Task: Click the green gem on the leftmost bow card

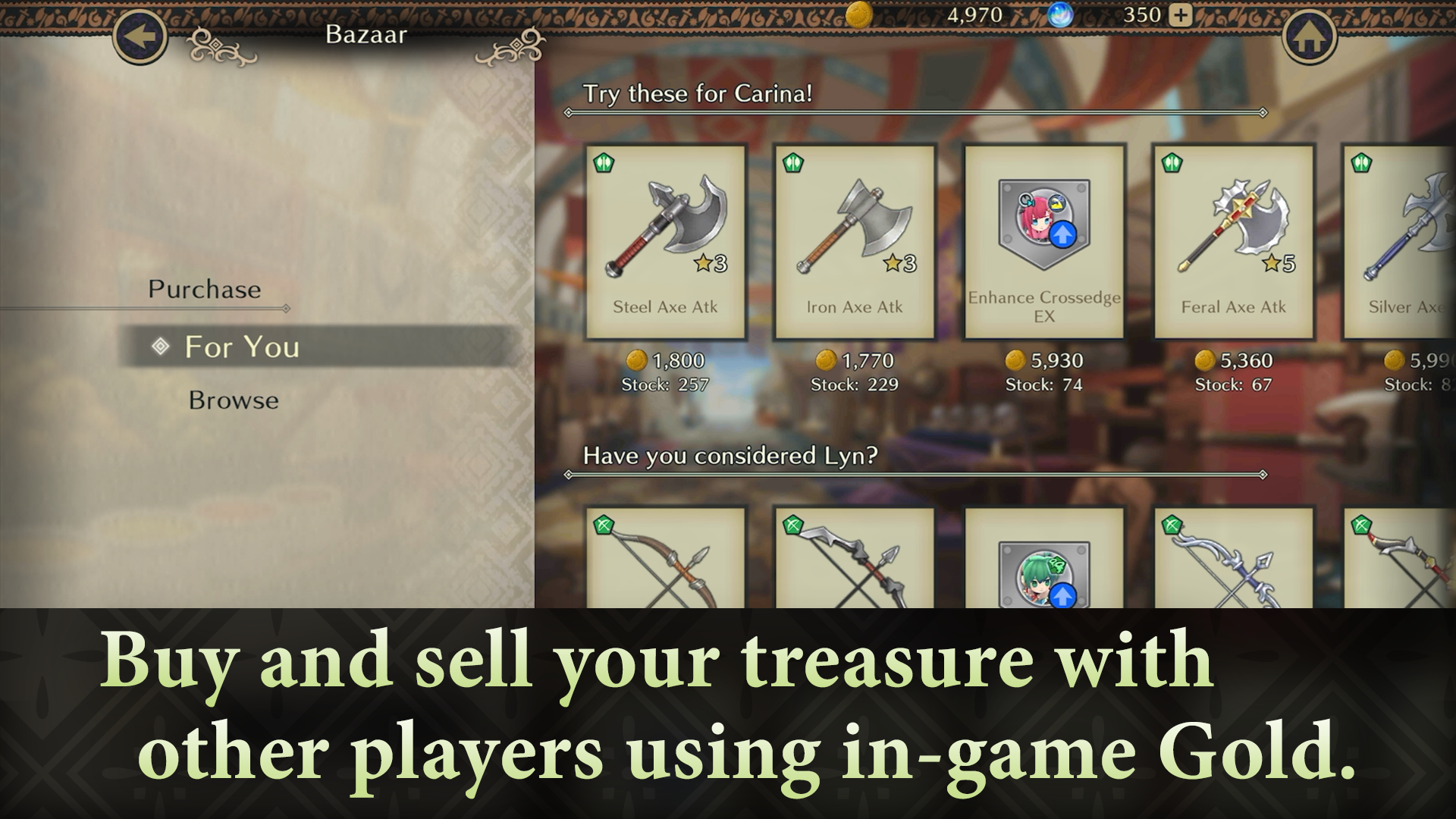Action: tap(601, 522)
